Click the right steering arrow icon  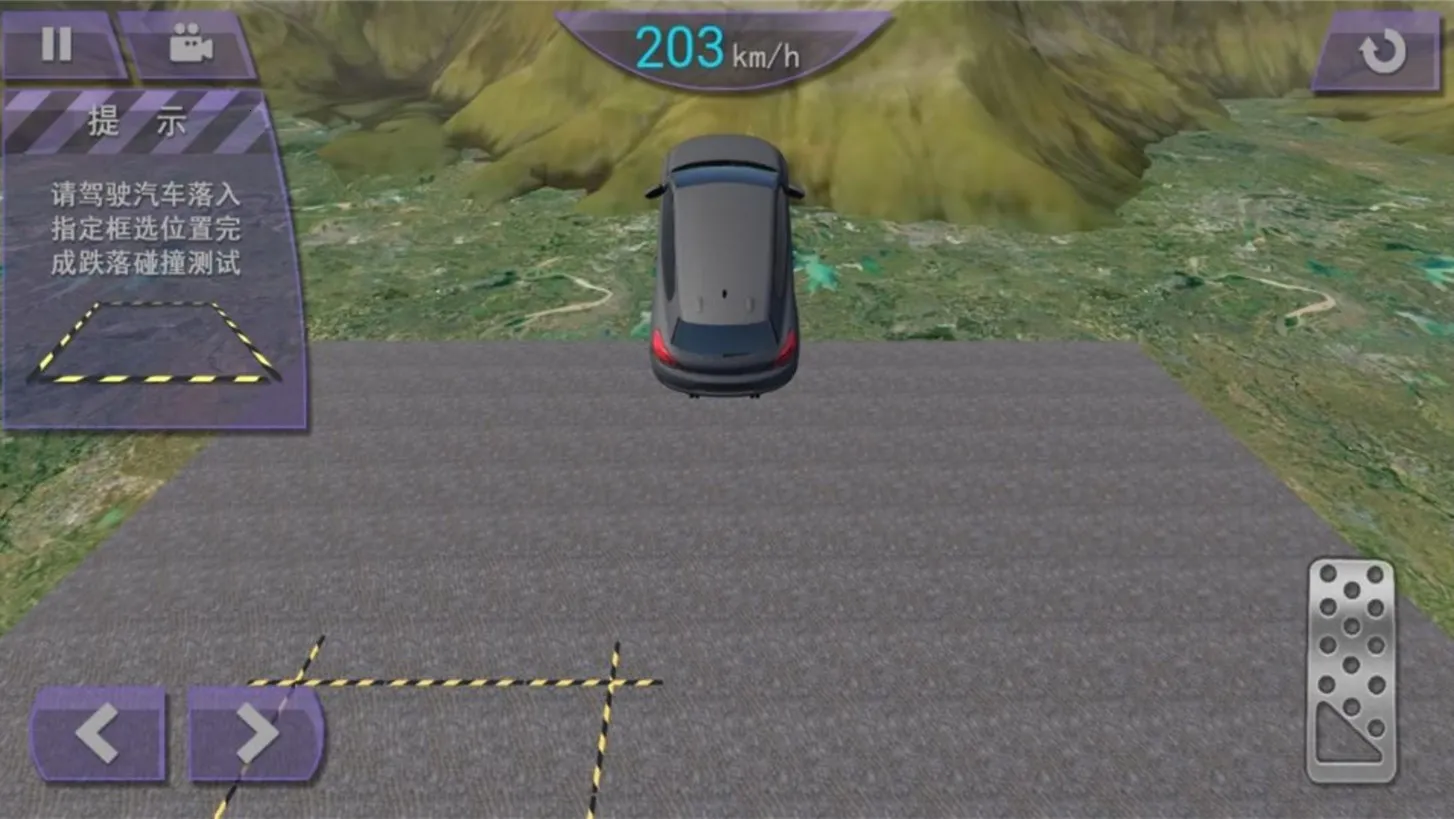[253, 733]
